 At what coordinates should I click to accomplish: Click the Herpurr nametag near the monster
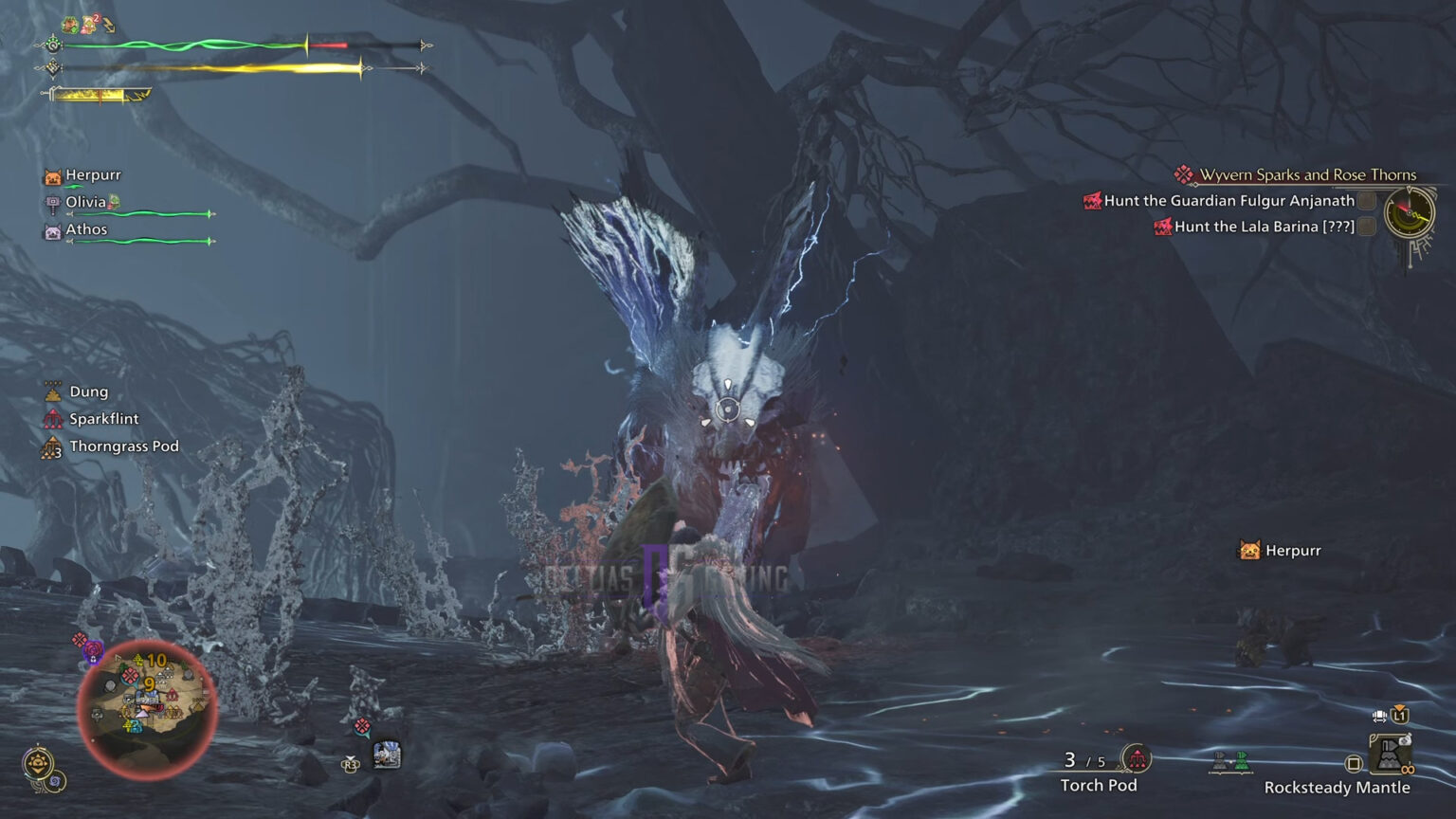pyautogui.click(x=1283, y=550)
